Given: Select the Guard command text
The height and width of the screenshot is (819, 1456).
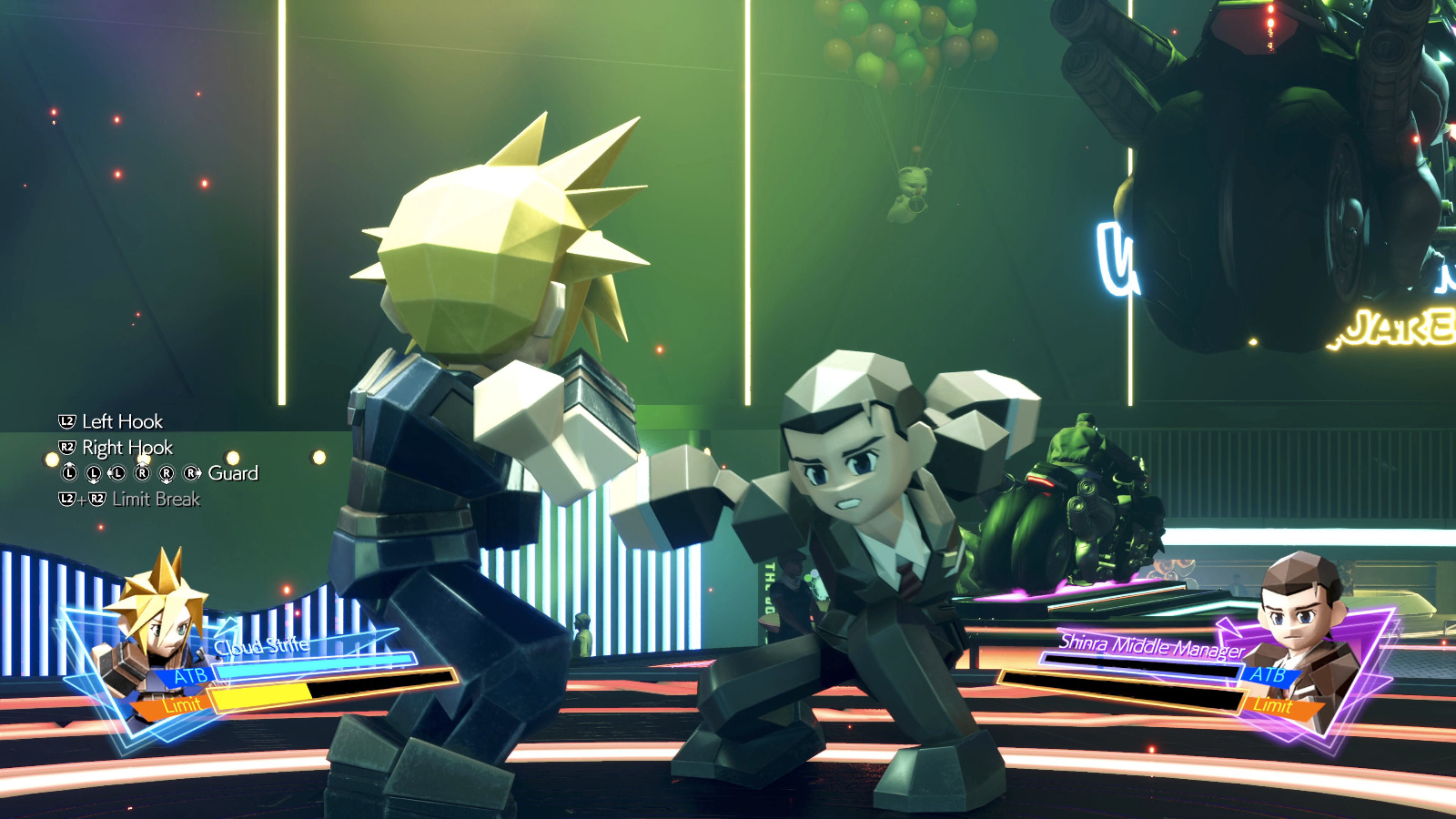Looking at the screenshot, I should (233, 472).
